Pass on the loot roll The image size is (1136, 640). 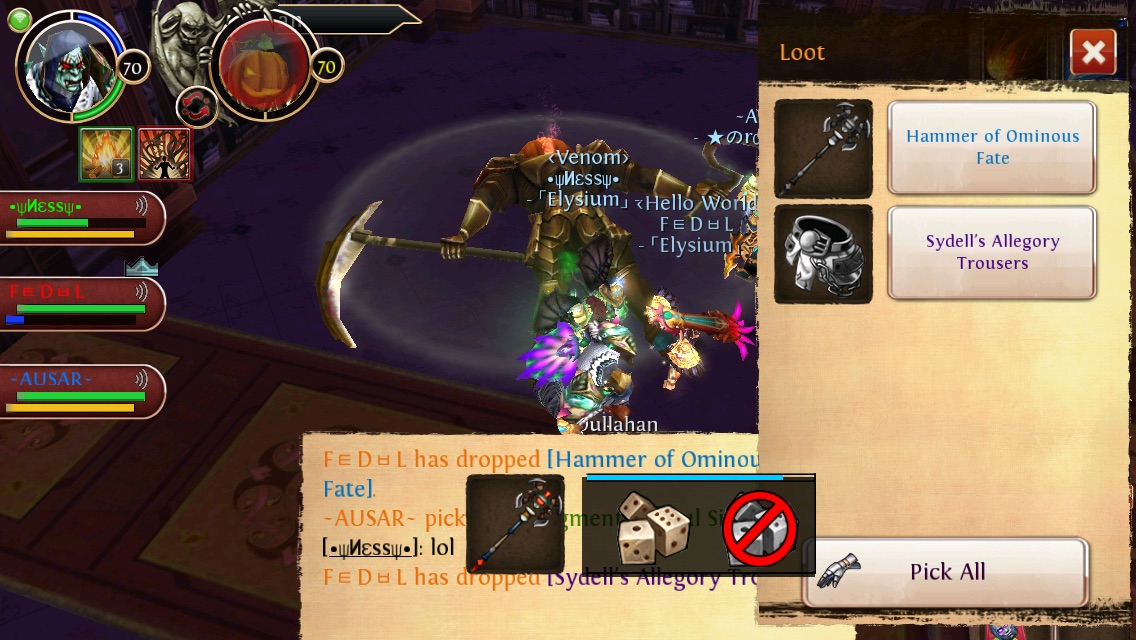(762, 528)
